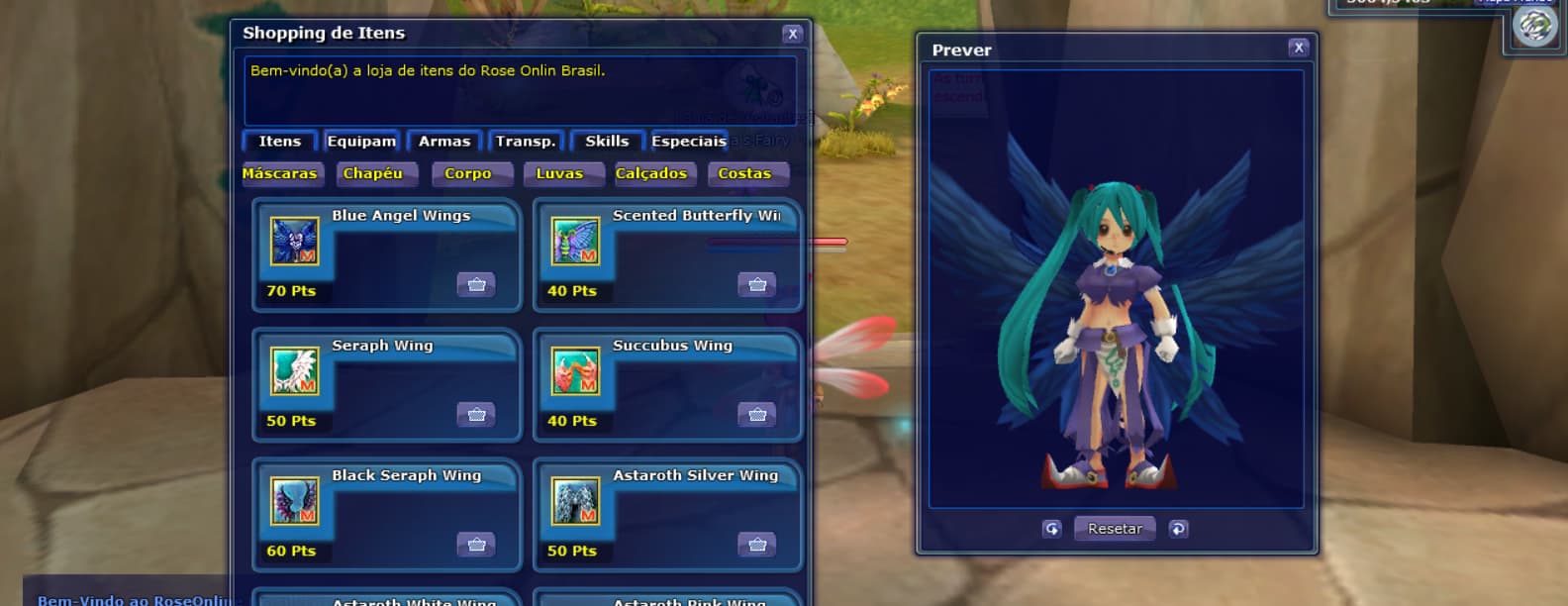Open the Equipam tab
The image size is (1568, 606).
pos(361,142)
